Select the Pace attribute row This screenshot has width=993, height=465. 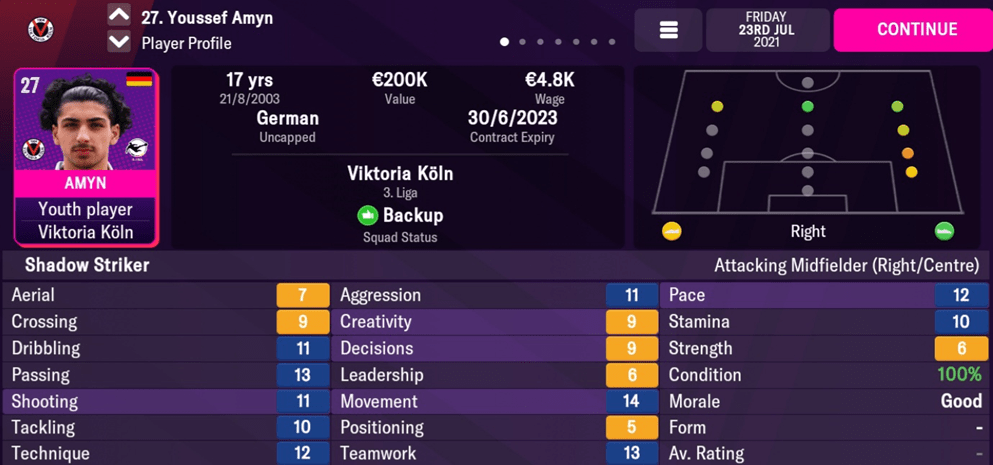824,295
